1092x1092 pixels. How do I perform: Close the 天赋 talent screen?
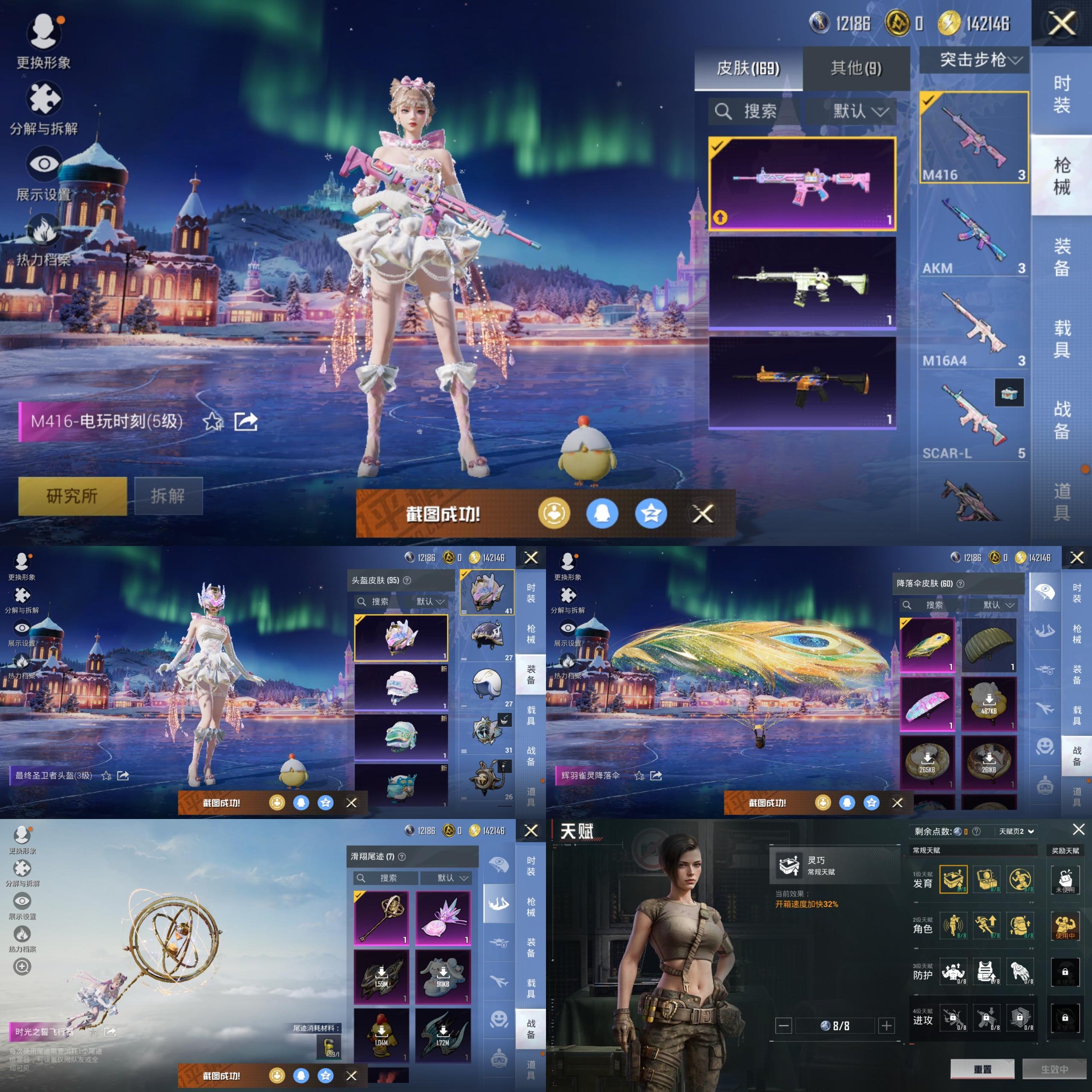pyautogui.click(x=1078, y=829)
